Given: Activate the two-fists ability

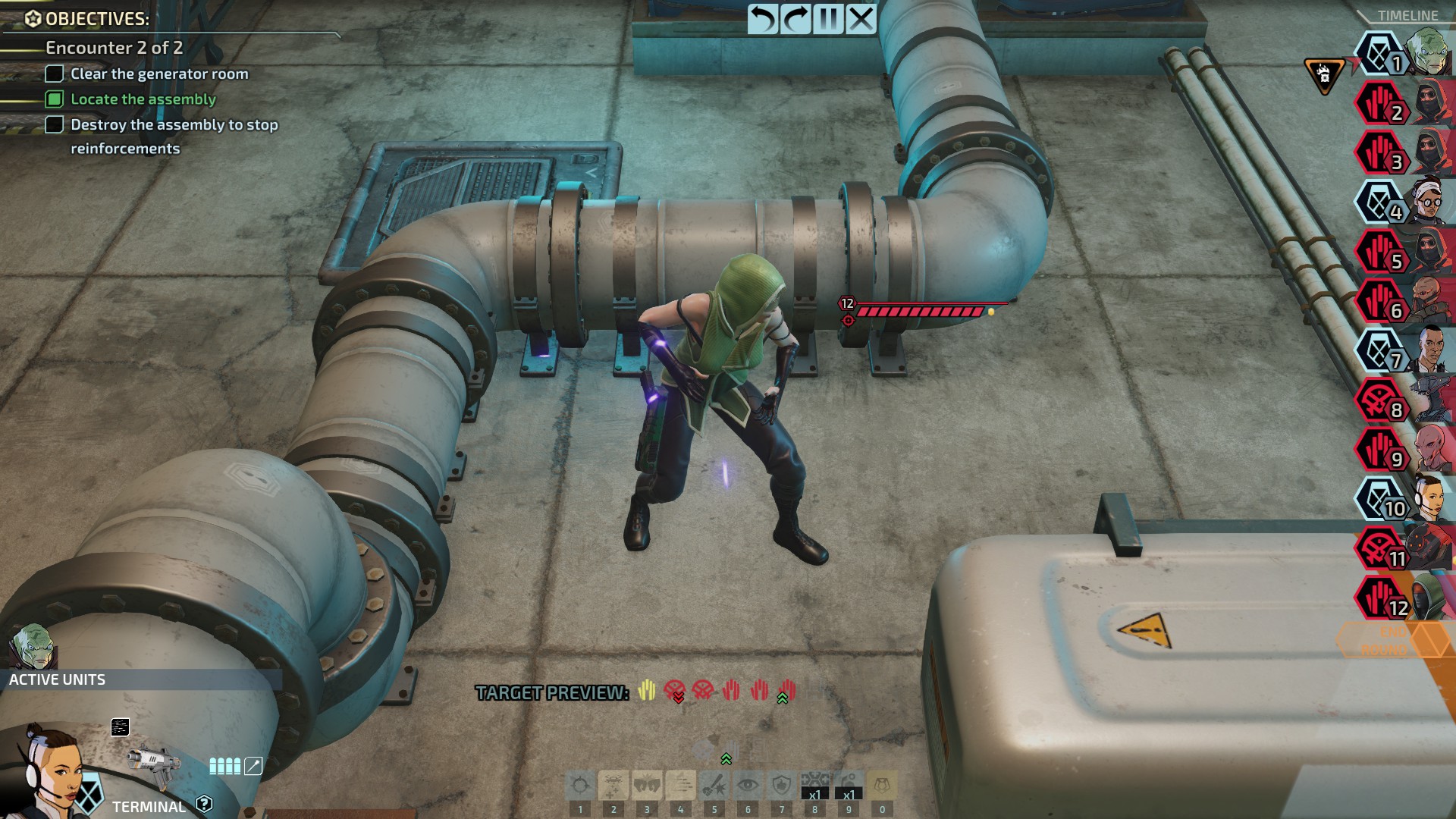Looking at the screenshot, I should tap(647, 786).
